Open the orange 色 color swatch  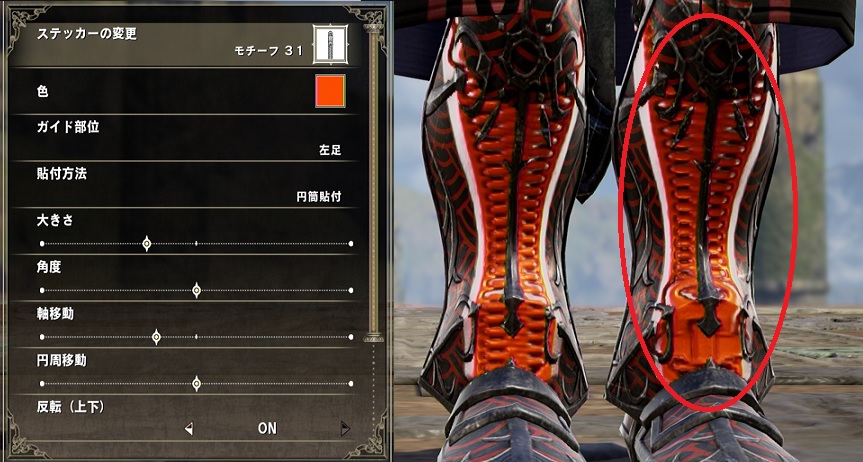[330, 91]
